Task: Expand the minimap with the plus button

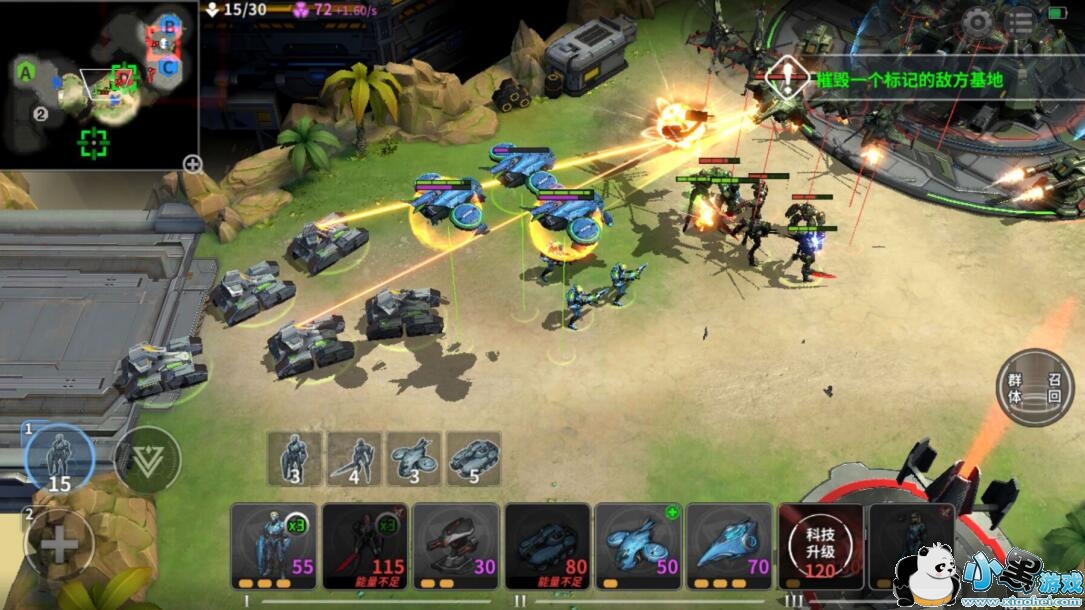Action: [x=192, y=164]
